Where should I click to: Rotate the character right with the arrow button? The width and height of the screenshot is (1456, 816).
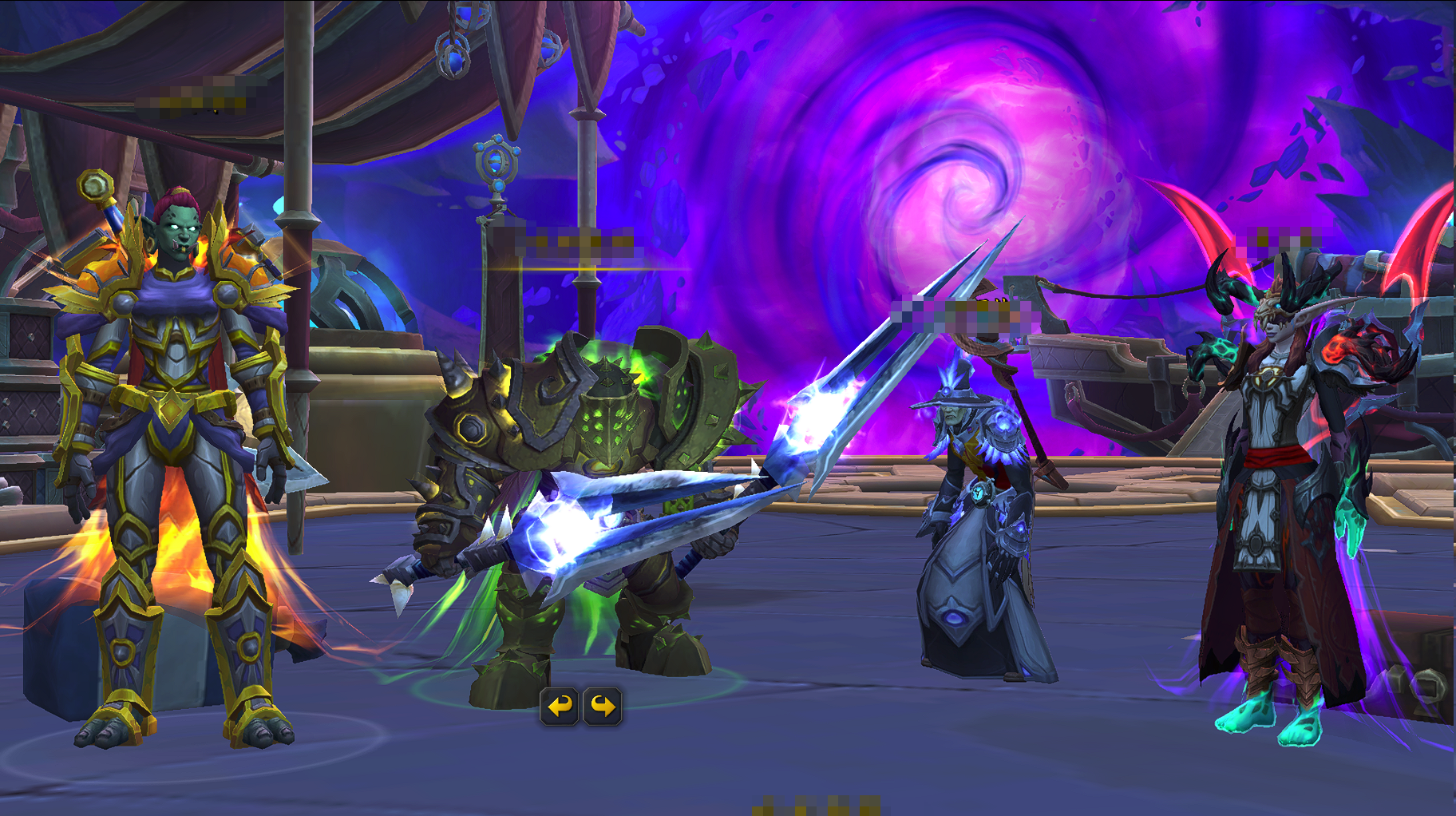603,707
